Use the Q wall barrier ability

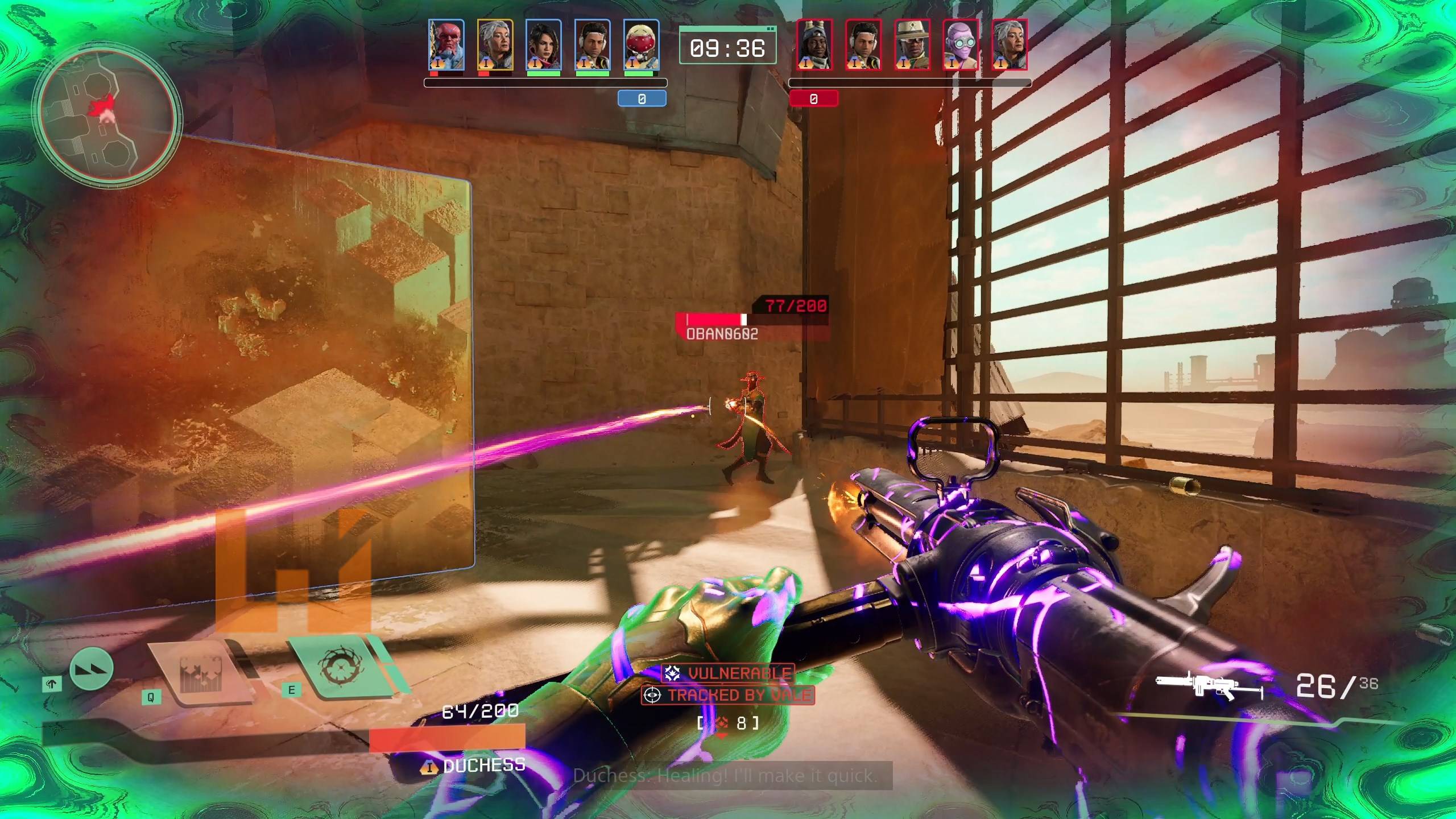[x=202, y=675]
